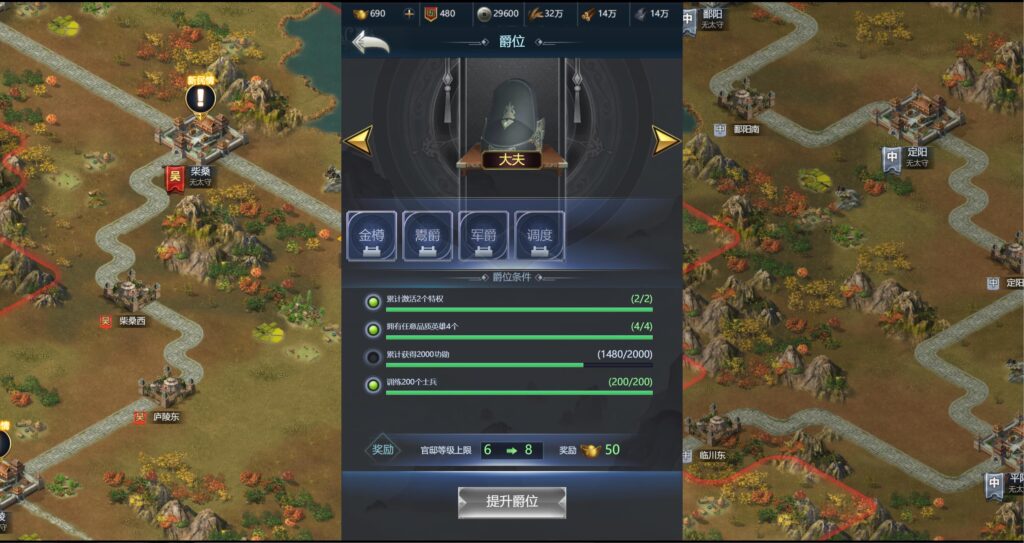1024x543 pixels.
Task: Choose the 军爵 privilege tile
Action: click(484, 237)
